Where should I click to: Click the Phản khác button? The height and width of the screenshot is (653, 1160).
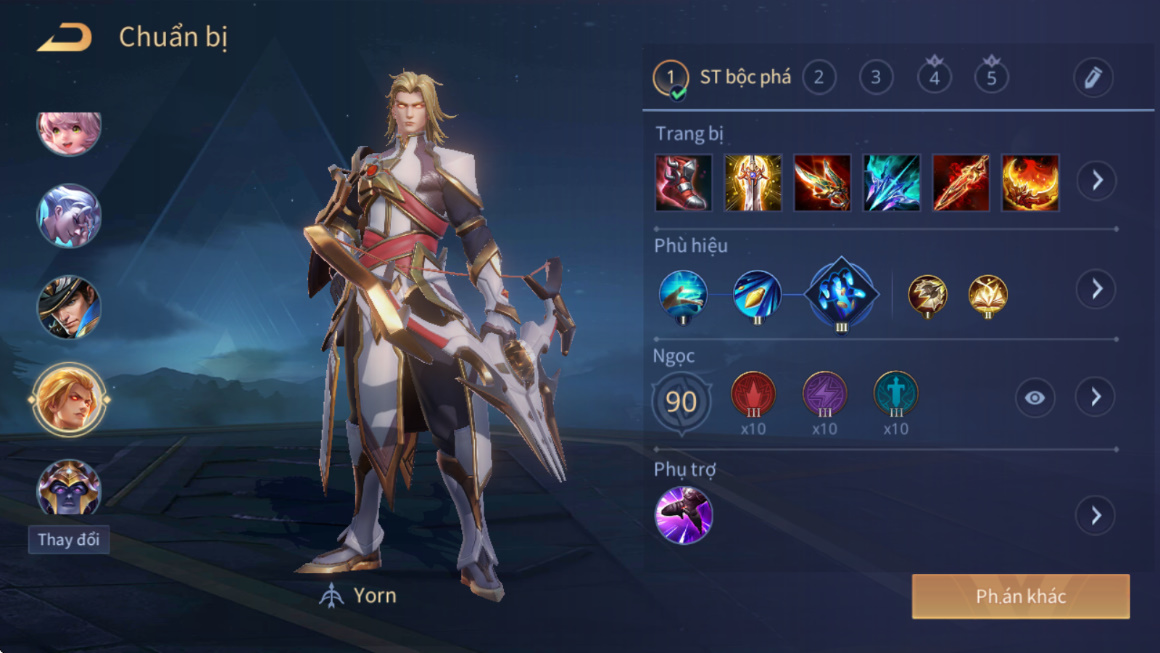pyautogui.click(x=1020, y=597)
